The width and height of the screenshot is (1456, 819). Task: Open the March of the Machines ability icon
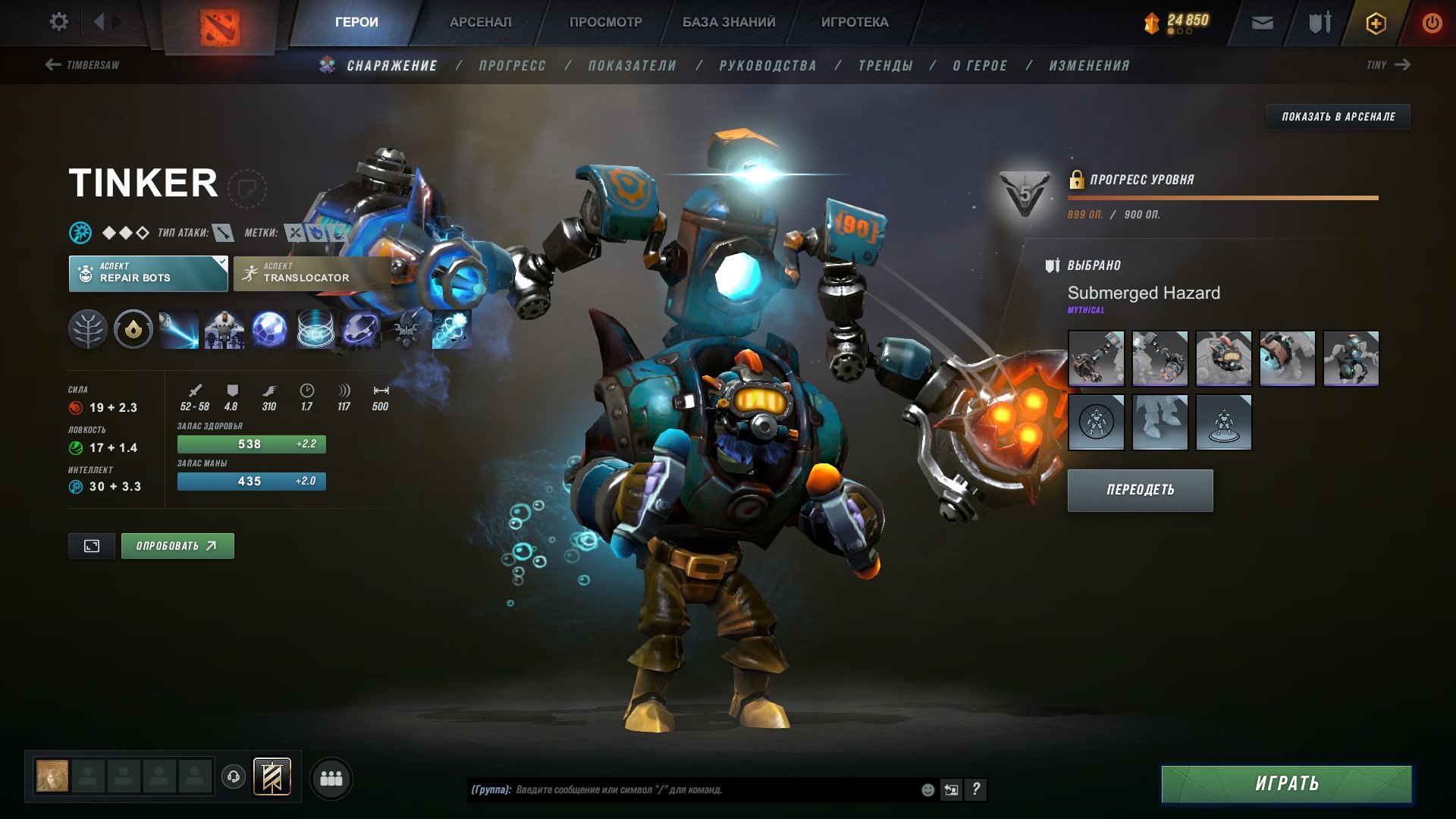coord(224,329)
